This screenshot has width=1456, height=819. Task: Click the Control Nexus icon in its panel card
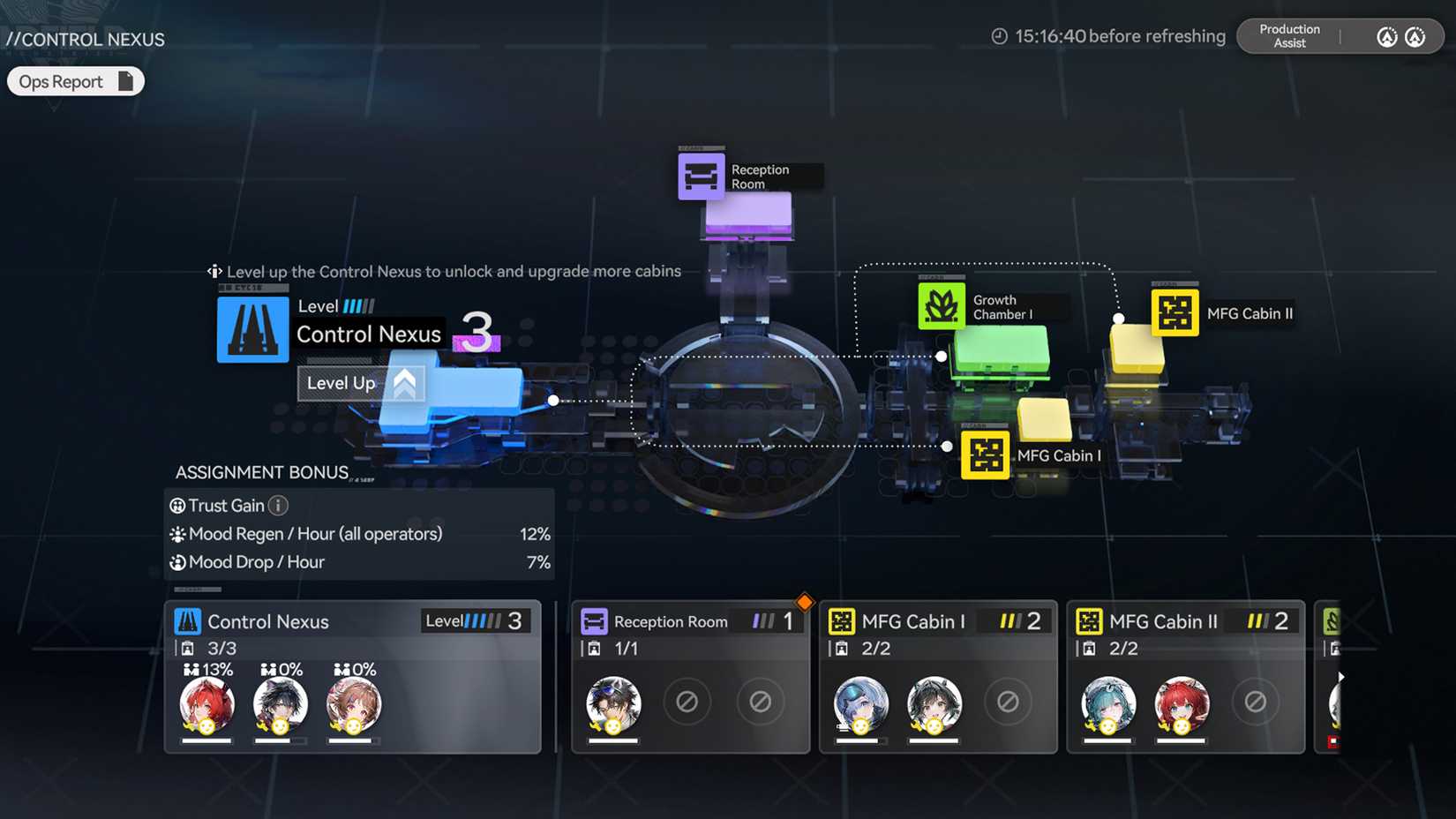(x=188, y=620)
